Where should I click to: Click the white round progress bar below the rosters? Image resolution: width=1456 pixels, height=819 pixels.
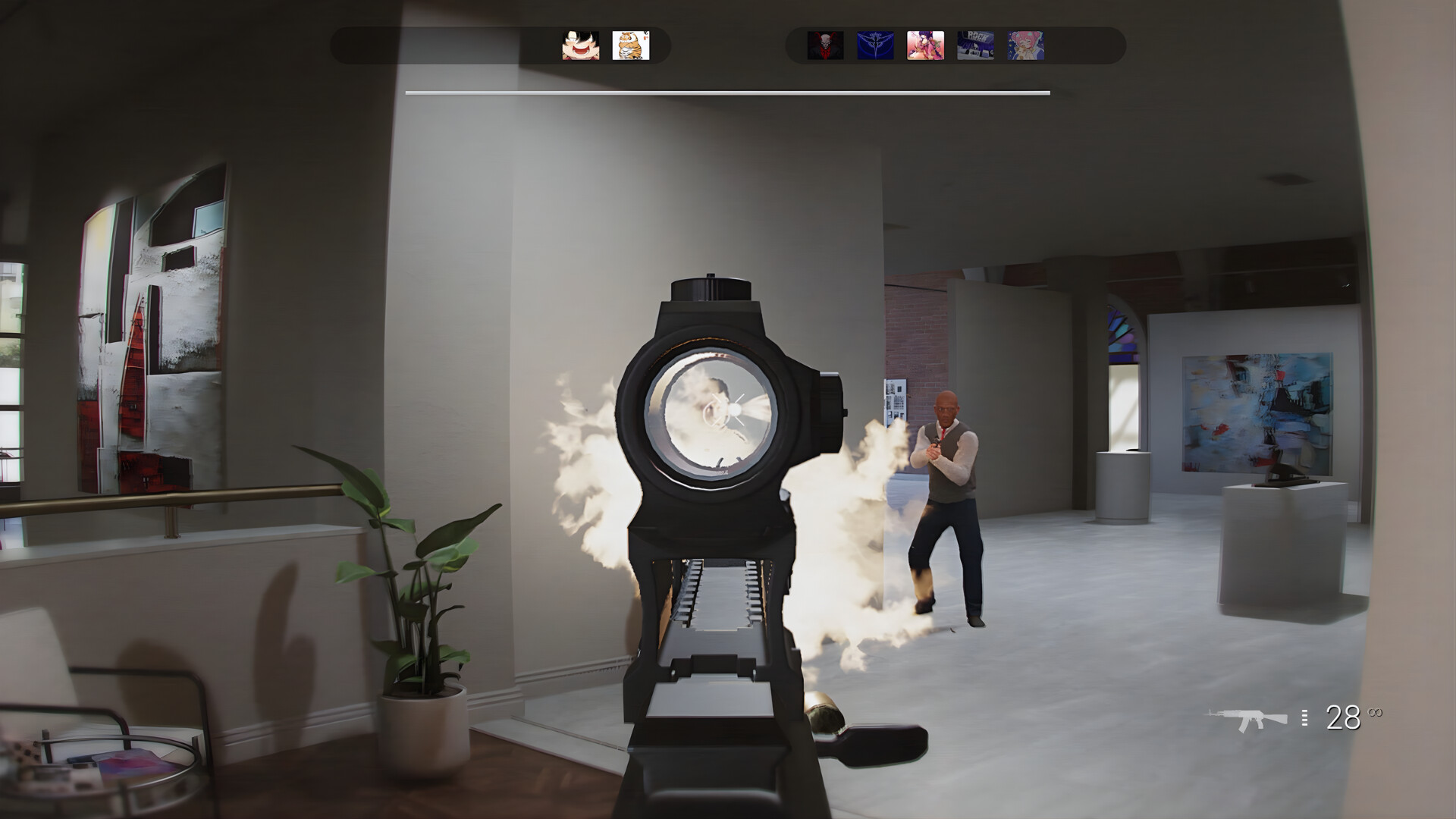728,93
